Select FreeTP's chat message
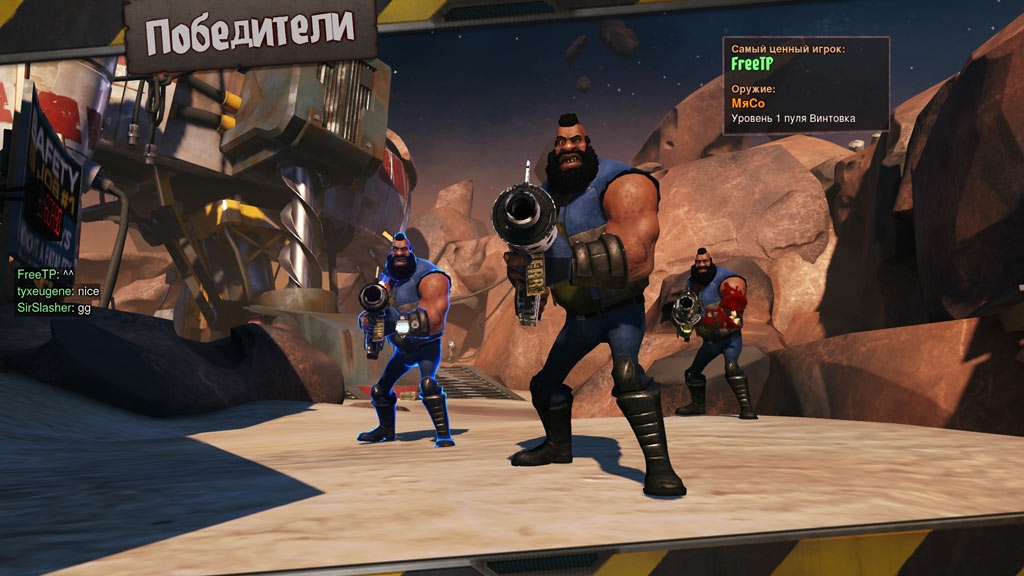 click(x=46, y=275)
